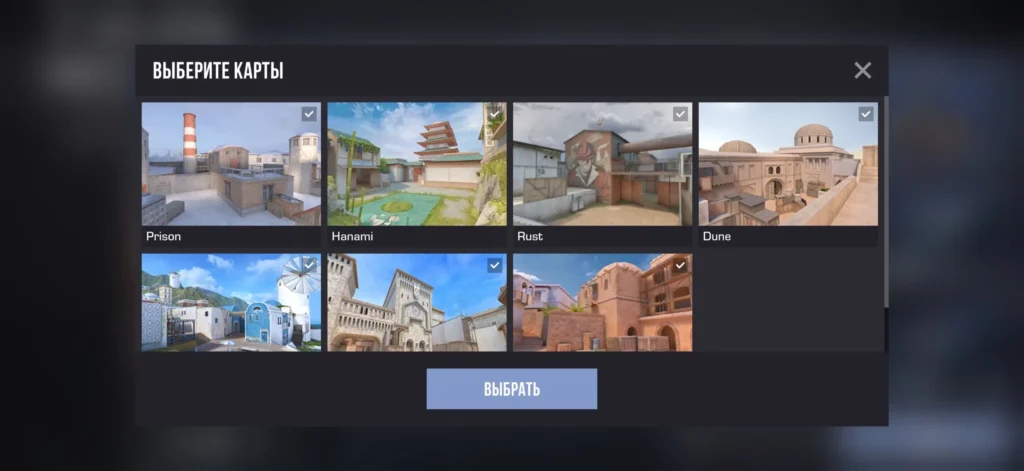This screenshot has width=1024, height=471.
Task: Close the map selection dialog
Action: (862, 70)
